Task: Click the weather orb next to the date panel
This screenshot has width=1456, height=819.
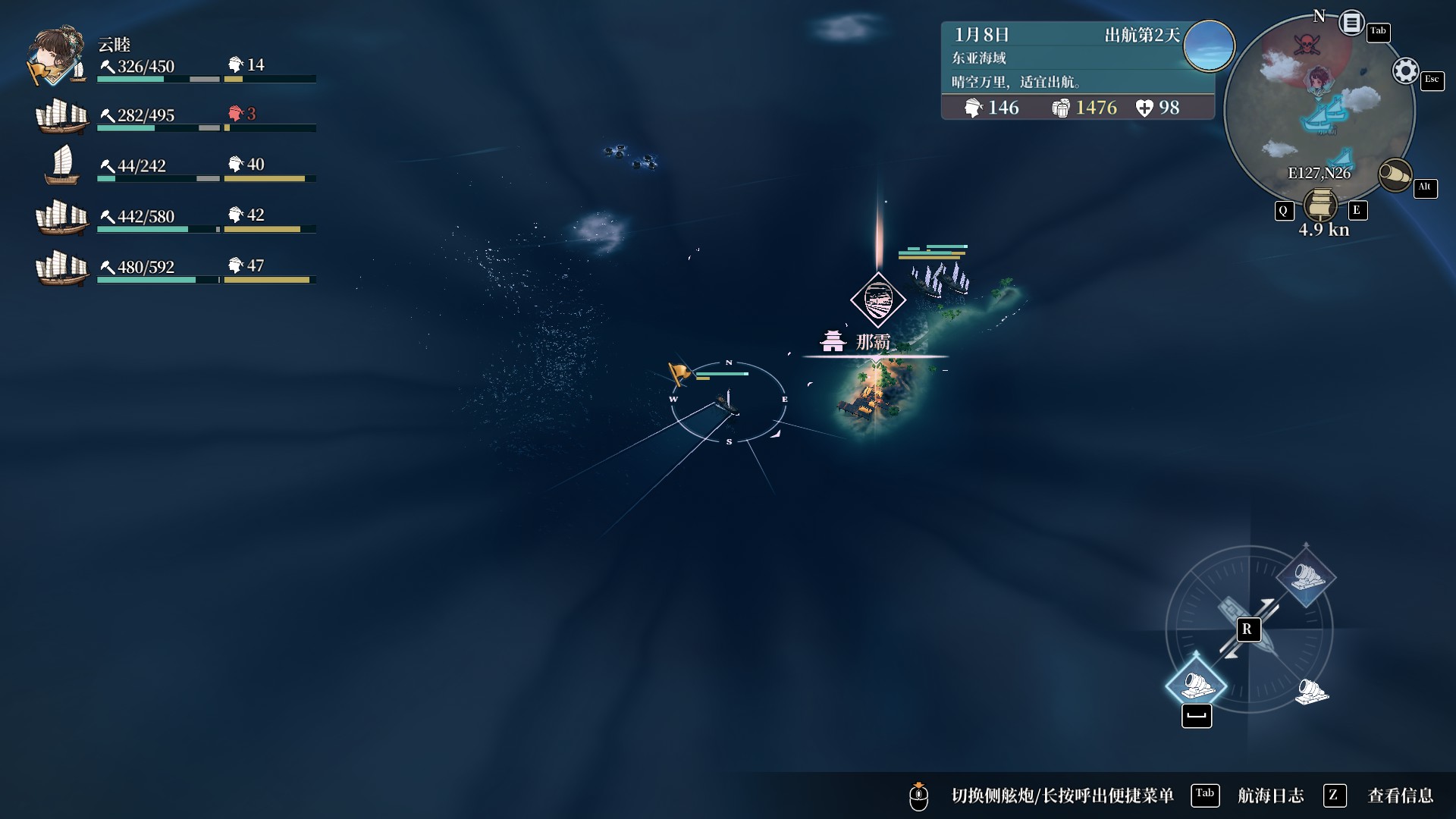Action: click(x=1209, y=46)
